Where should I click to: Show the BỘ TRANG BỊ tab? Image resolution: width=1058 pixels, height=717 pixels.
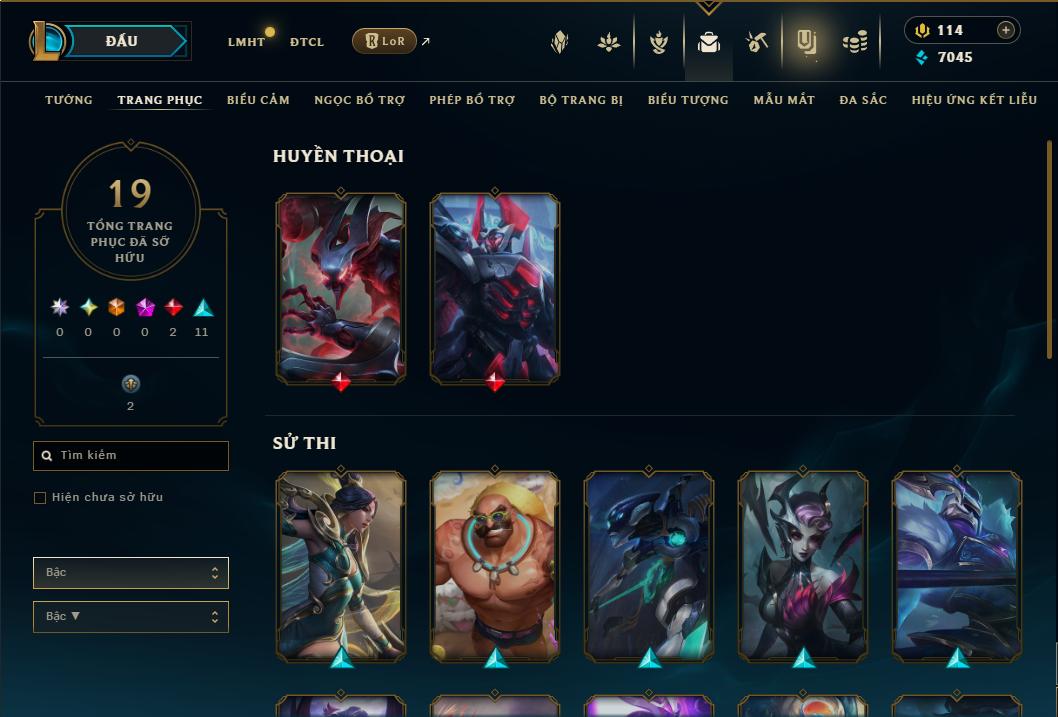pos(581,100)
